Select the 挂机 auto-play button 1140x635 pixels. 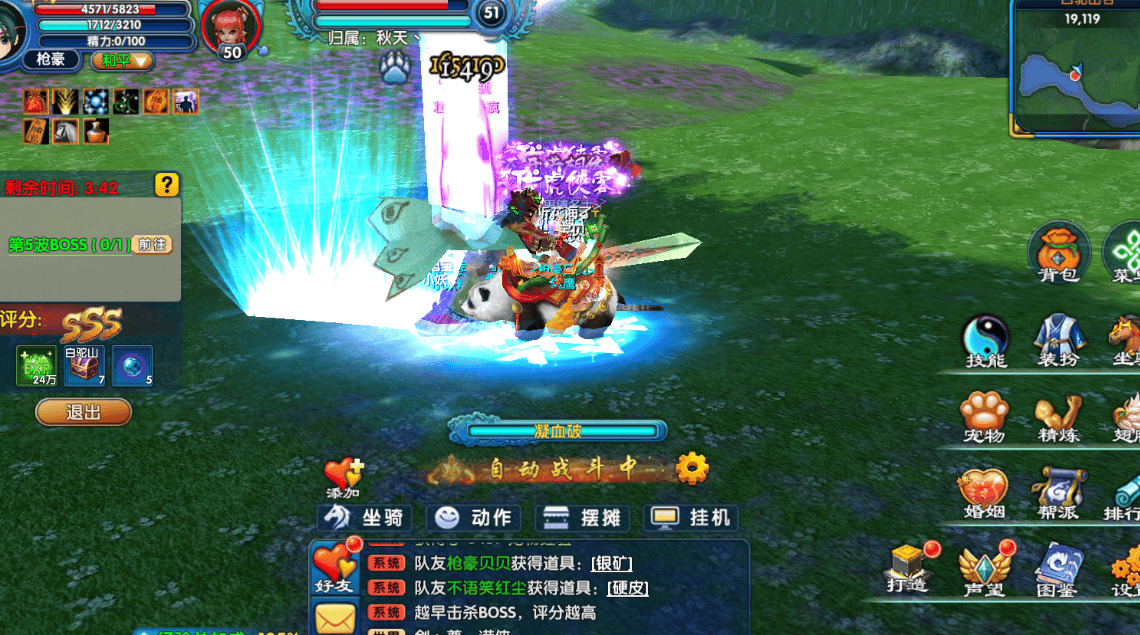[x=694, y=517]
